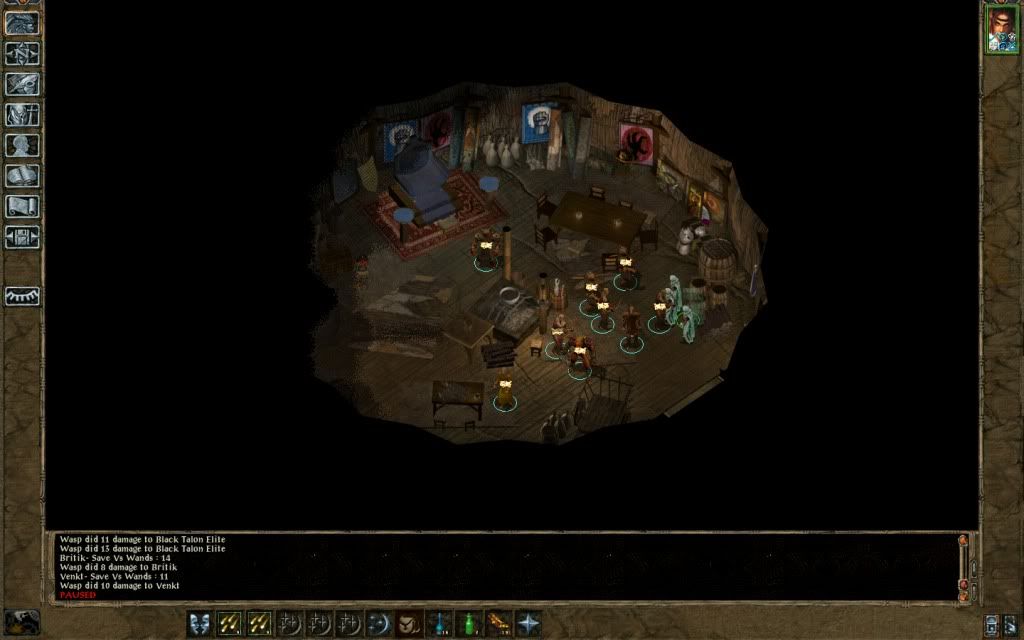Click the combat log scrollbar
The width and height of the screenshot is (1024, 640).
(964, 565)
